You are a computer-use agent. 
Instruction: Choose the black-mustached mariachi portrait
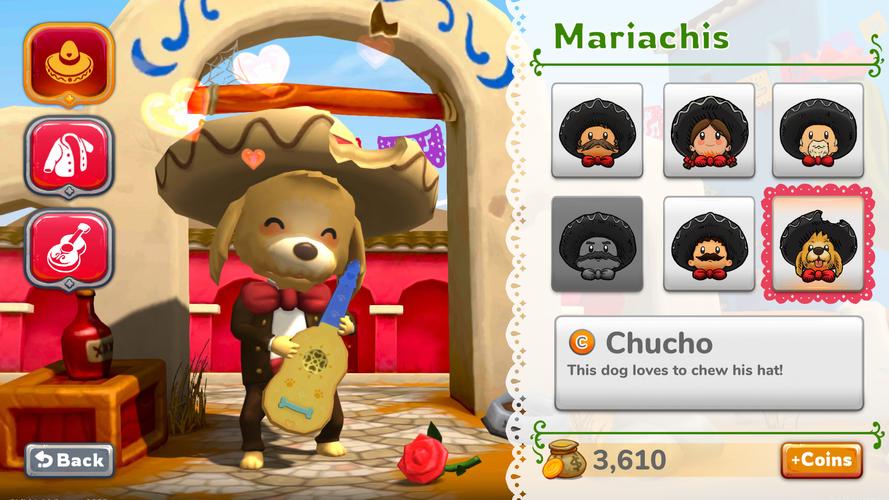point(709,243)
